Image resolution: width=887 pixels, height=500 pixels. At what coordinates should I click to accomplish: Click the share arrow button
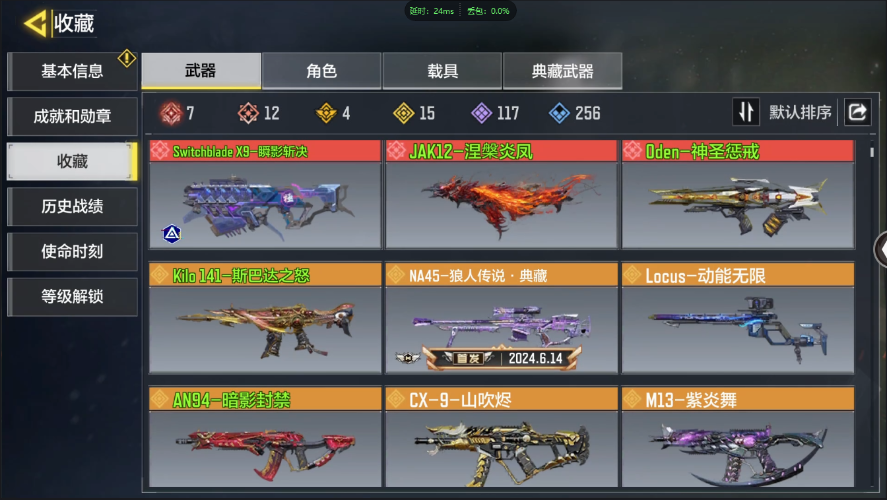click(x=857, y=112)
